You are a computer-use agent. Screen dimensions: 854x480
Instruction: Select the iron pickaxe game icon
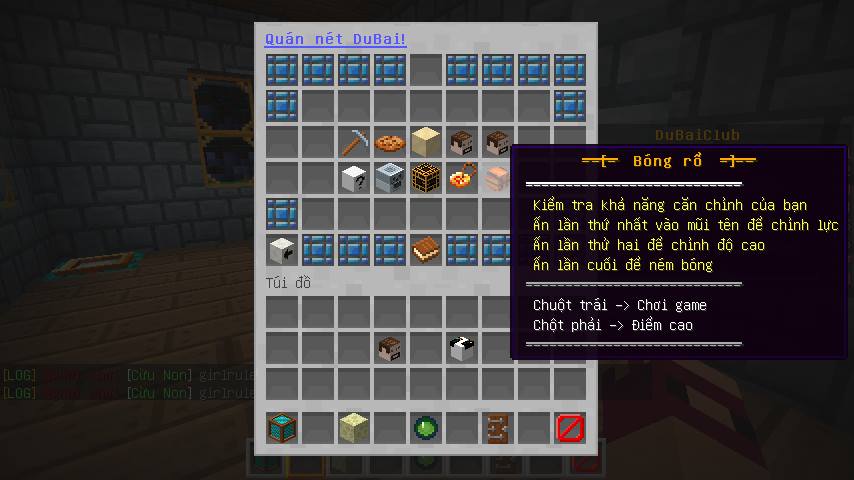click(x=354, y=142)
